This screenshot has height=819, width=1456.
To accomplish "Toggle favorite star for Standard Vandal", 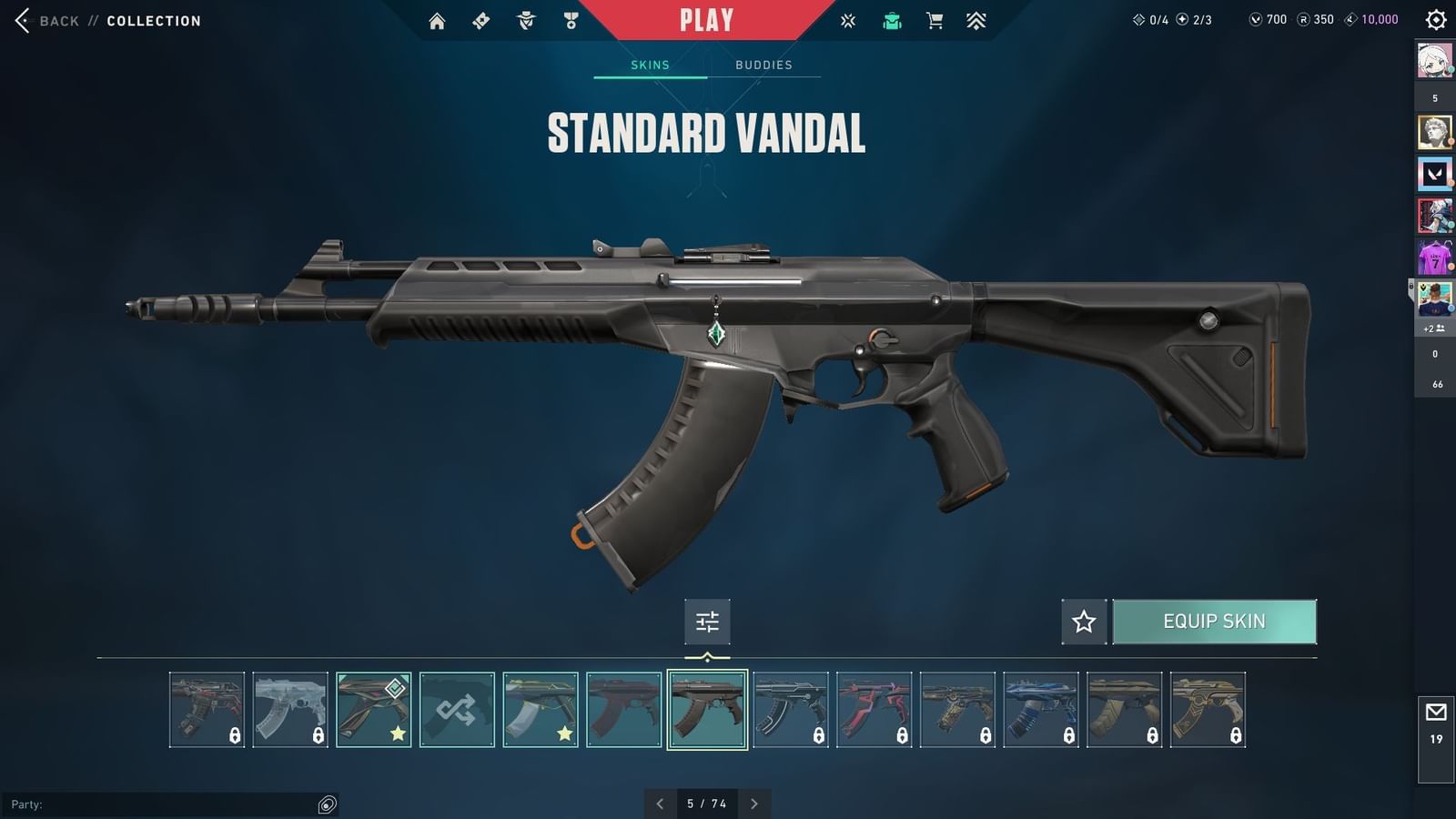I will [1083, 622].
